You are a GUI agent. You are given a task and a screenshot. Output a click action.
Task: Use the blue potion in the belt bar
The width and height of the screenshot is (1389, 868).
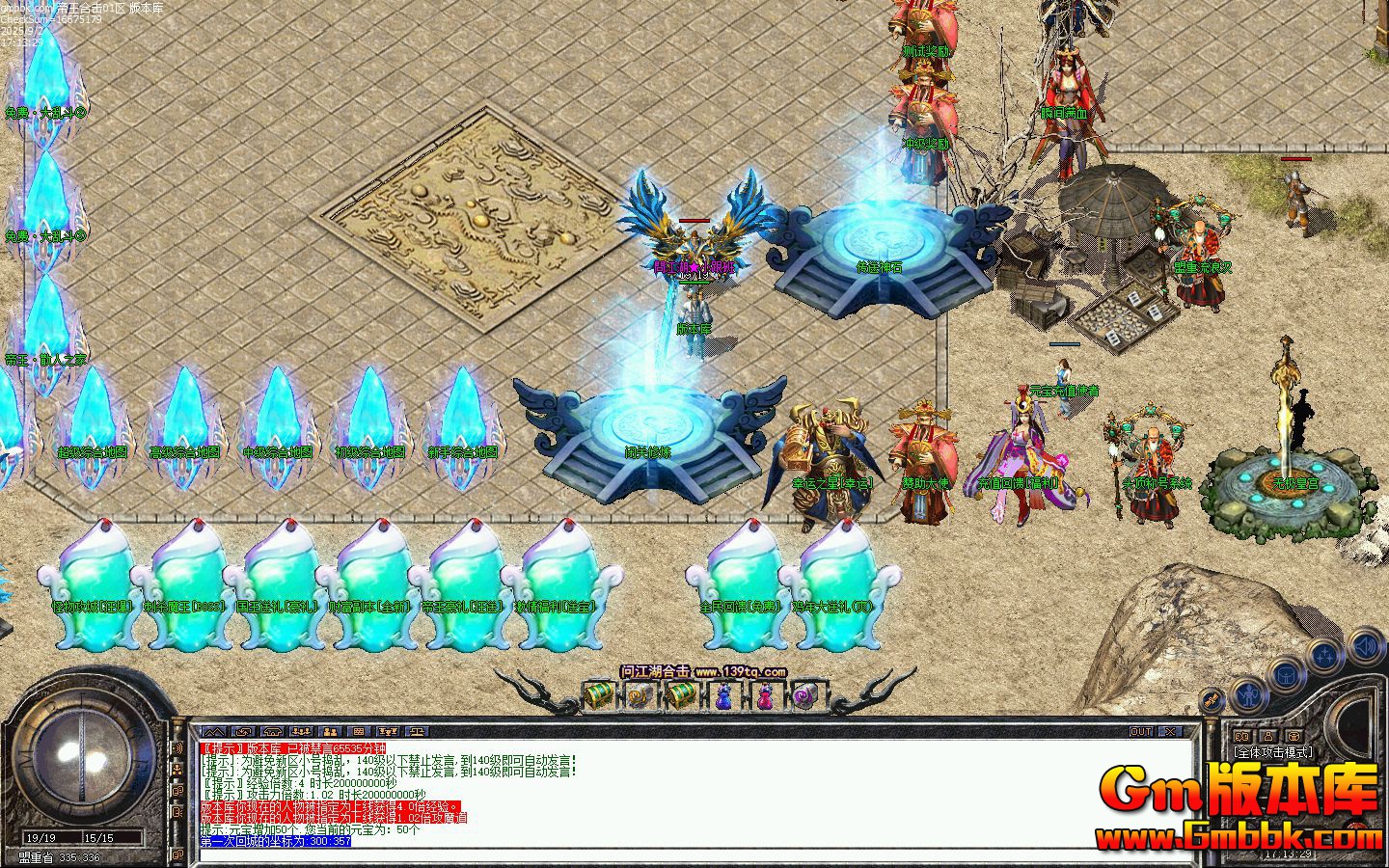coord(722,694)
